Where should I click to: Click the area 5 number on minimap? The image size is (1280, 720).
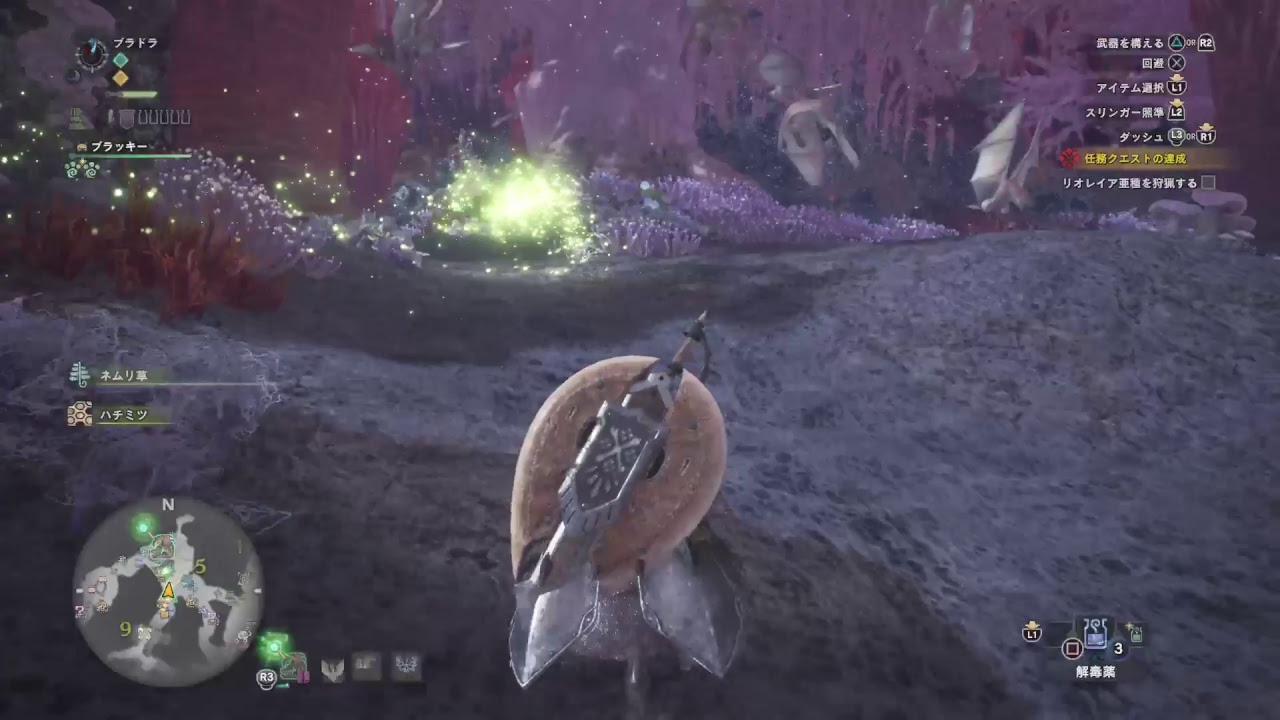click(200, 567)
